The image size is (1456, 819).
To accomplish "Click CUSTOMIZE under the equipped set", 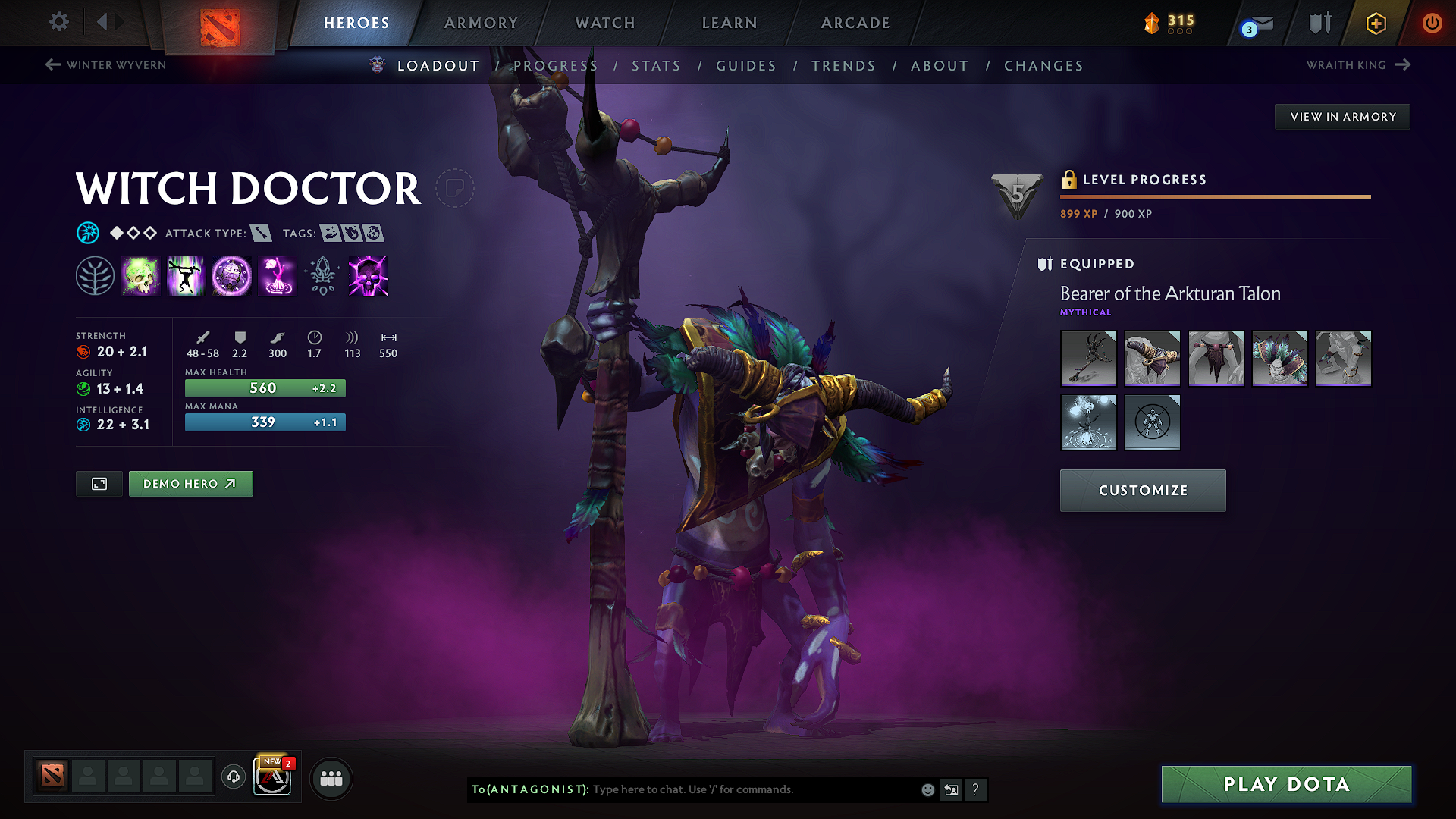I will tap(1142, 490).
